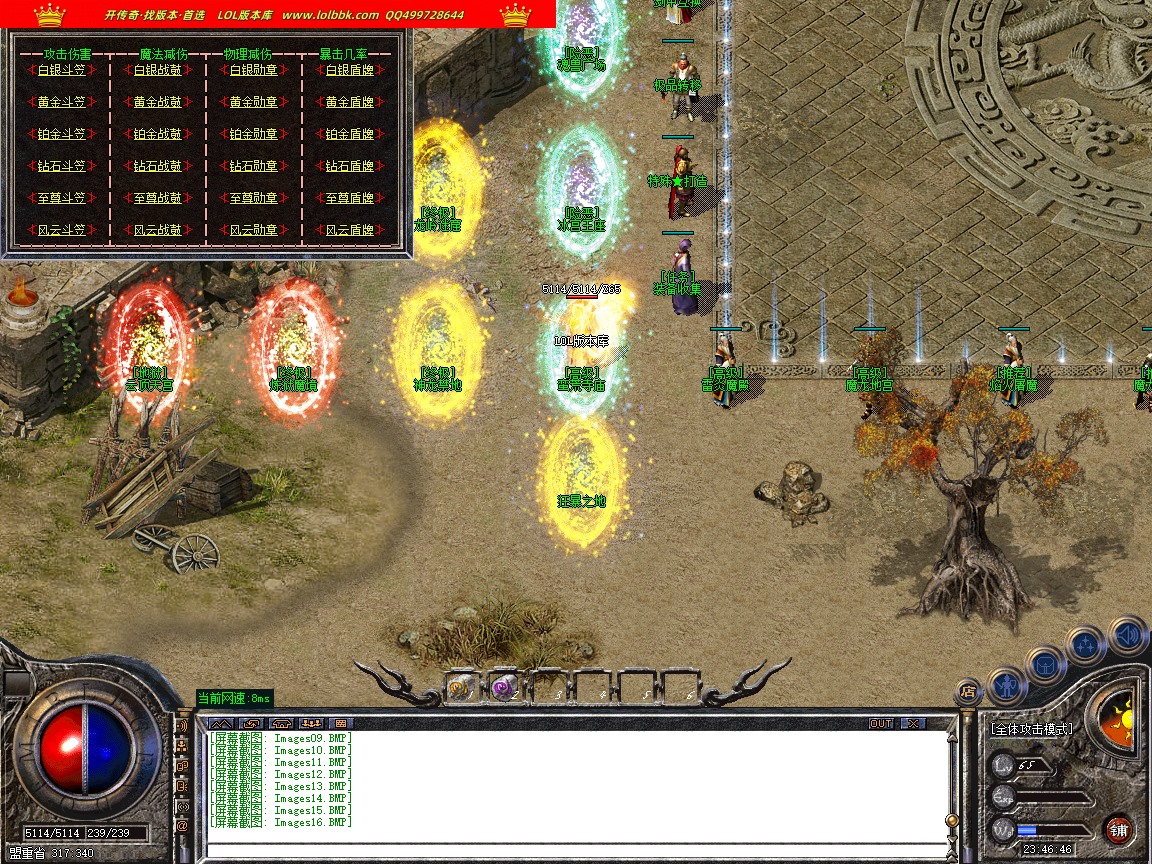Click the OUT button on chat bar

[x=881, y=723]
